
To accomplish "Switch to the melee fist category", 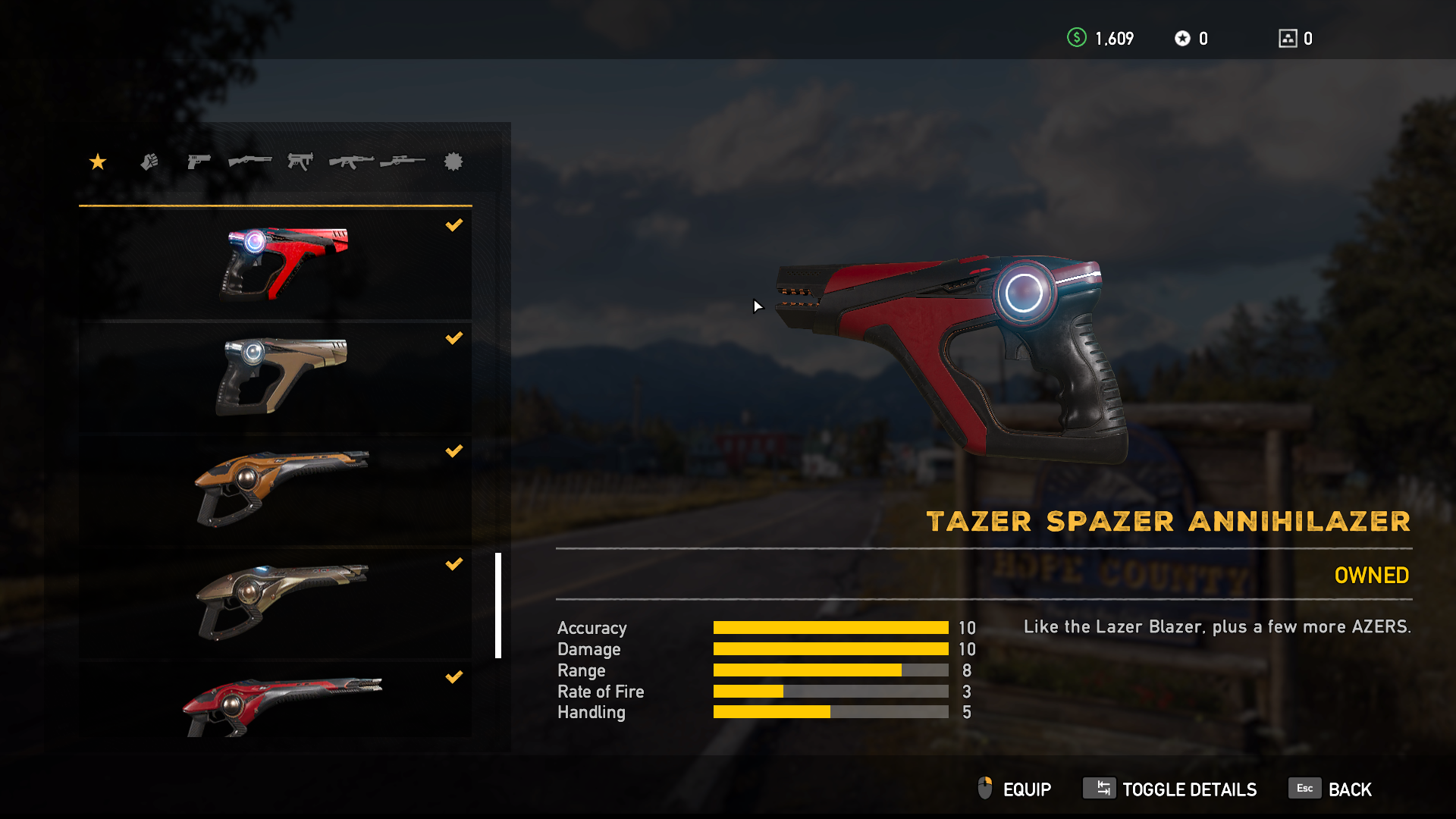I will 149,162.
